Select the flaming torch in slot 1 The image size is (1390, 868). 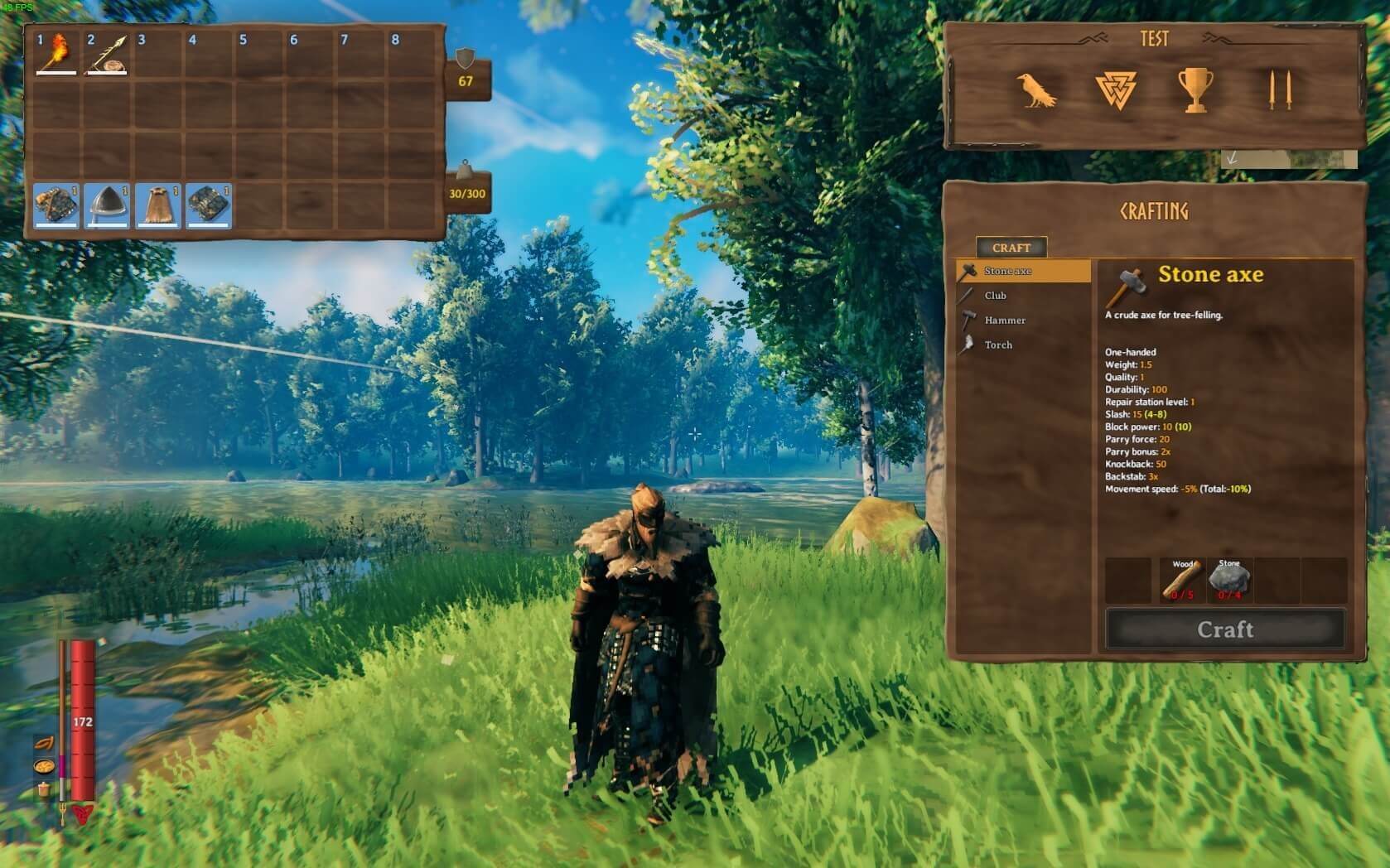56,53
